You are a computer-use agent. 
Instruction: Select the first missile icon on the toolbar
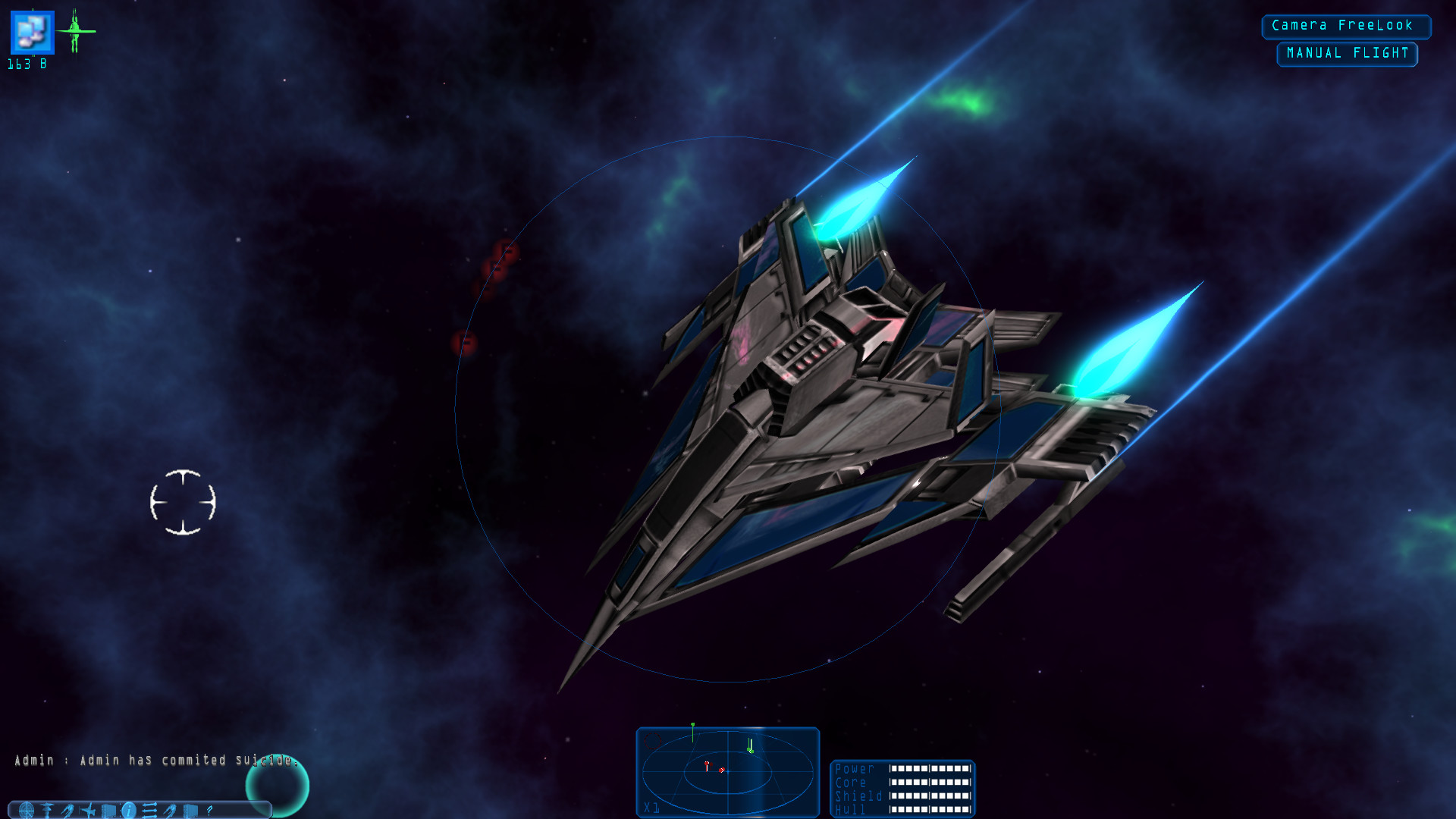pyautogui.click(x=66, y=810)
